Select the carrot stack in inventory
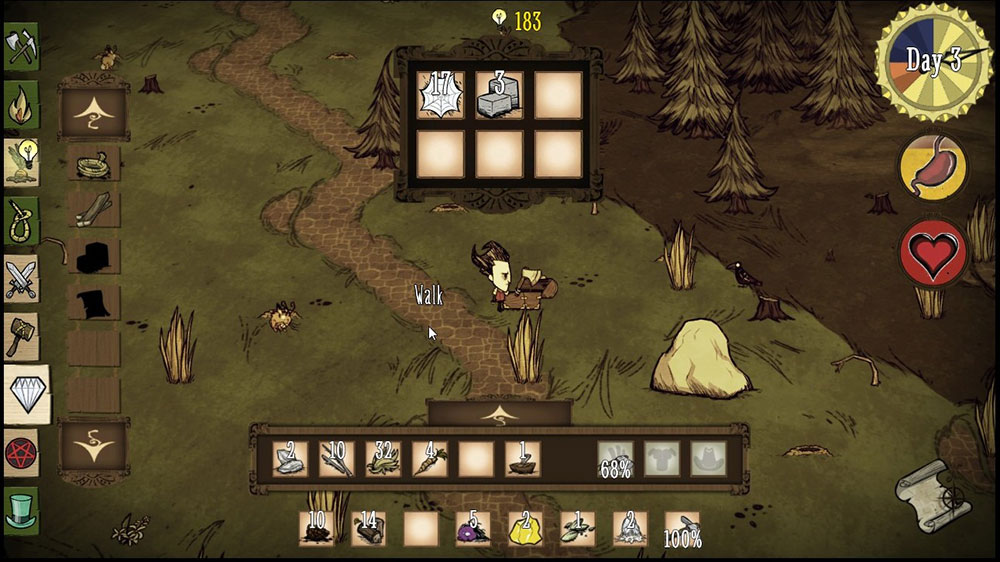The height and width of the screenshot is (562, 1000). coord(430,459)
